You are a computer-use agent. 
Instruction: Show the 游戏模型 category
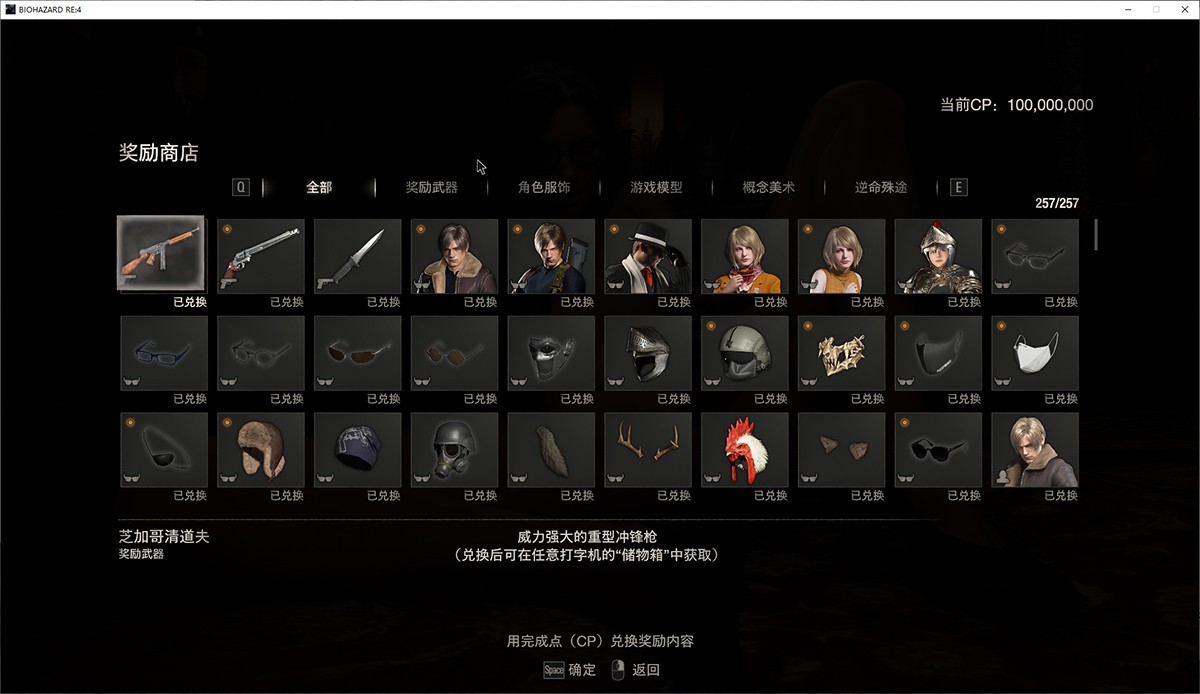click(656, 187)
